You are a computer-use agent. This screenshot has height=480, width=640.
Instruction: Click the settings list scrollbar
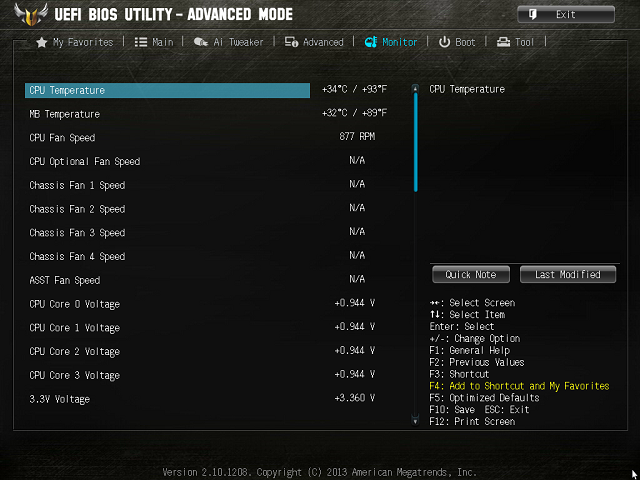[415, 140]
